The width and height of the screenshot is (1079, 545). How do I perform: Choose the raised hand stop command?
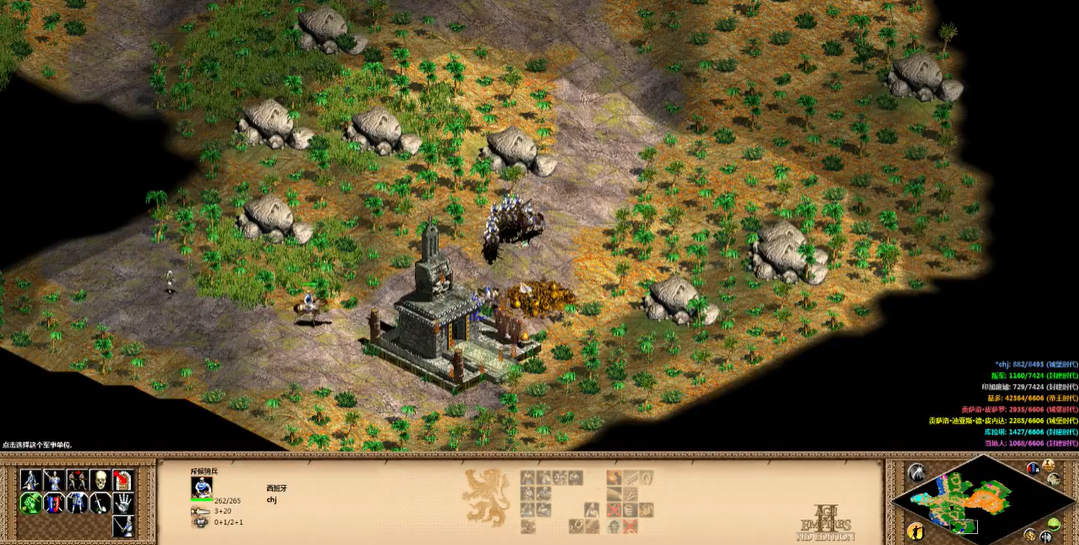(124, 503)
